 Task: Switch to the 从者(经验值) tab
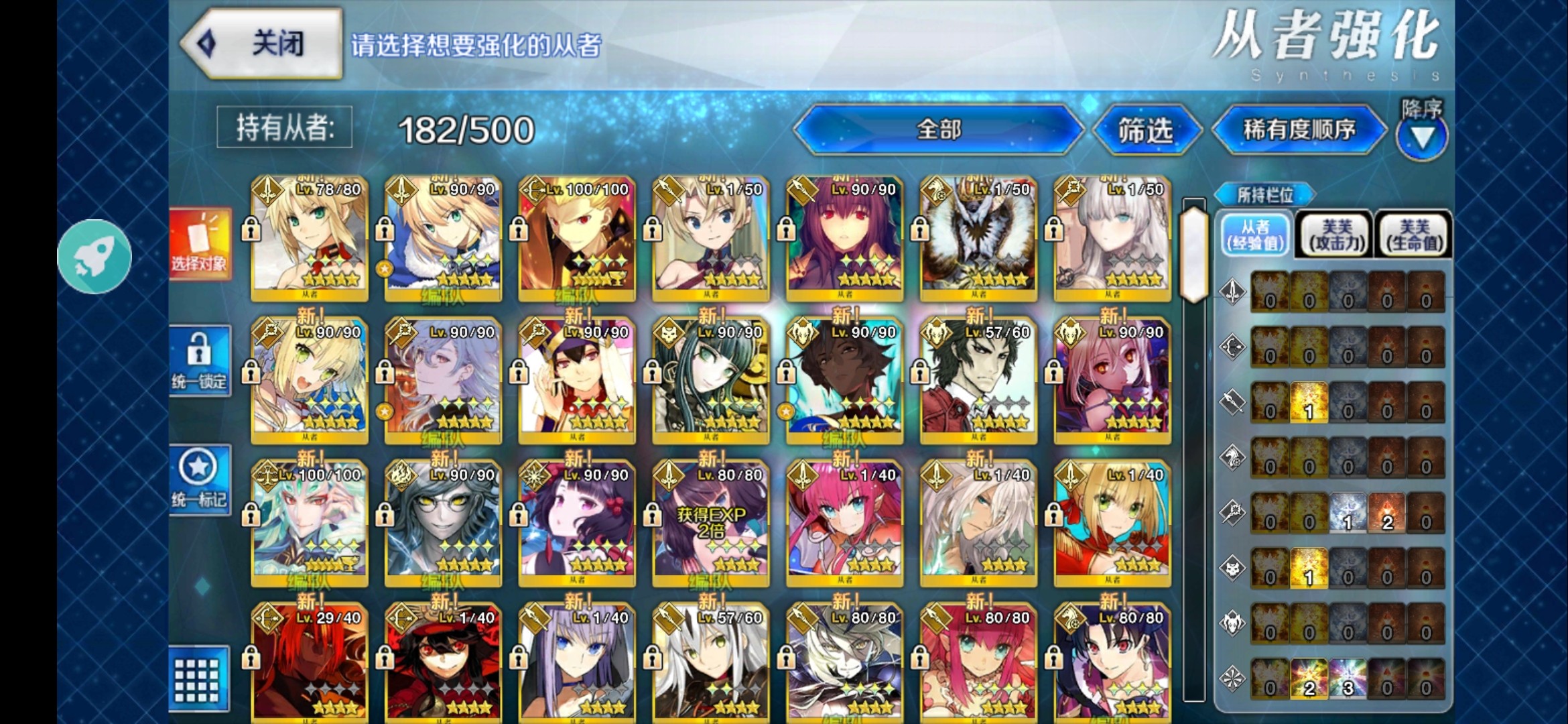point(1255,235)
